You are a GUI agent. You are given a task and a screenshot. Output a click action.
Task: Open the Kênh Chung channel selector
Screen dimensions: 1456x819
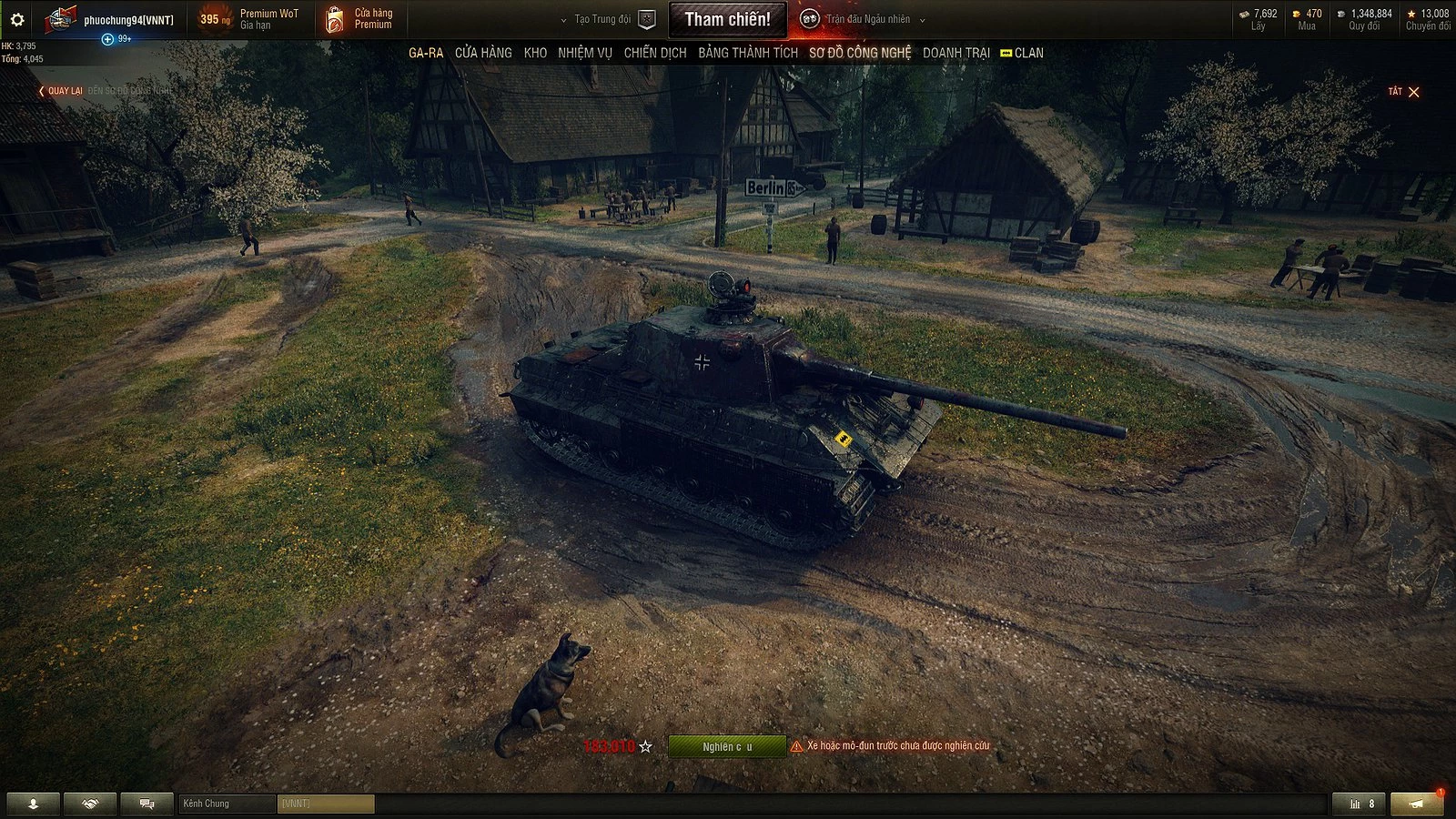[223, 804]
